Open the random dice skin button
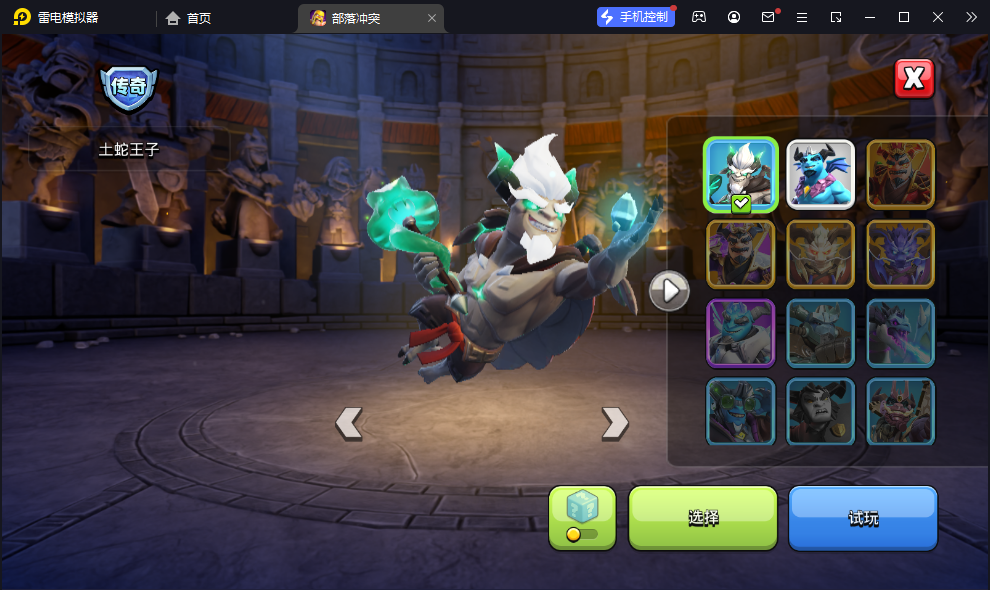 pyautogui.click(x=582, y=517)
